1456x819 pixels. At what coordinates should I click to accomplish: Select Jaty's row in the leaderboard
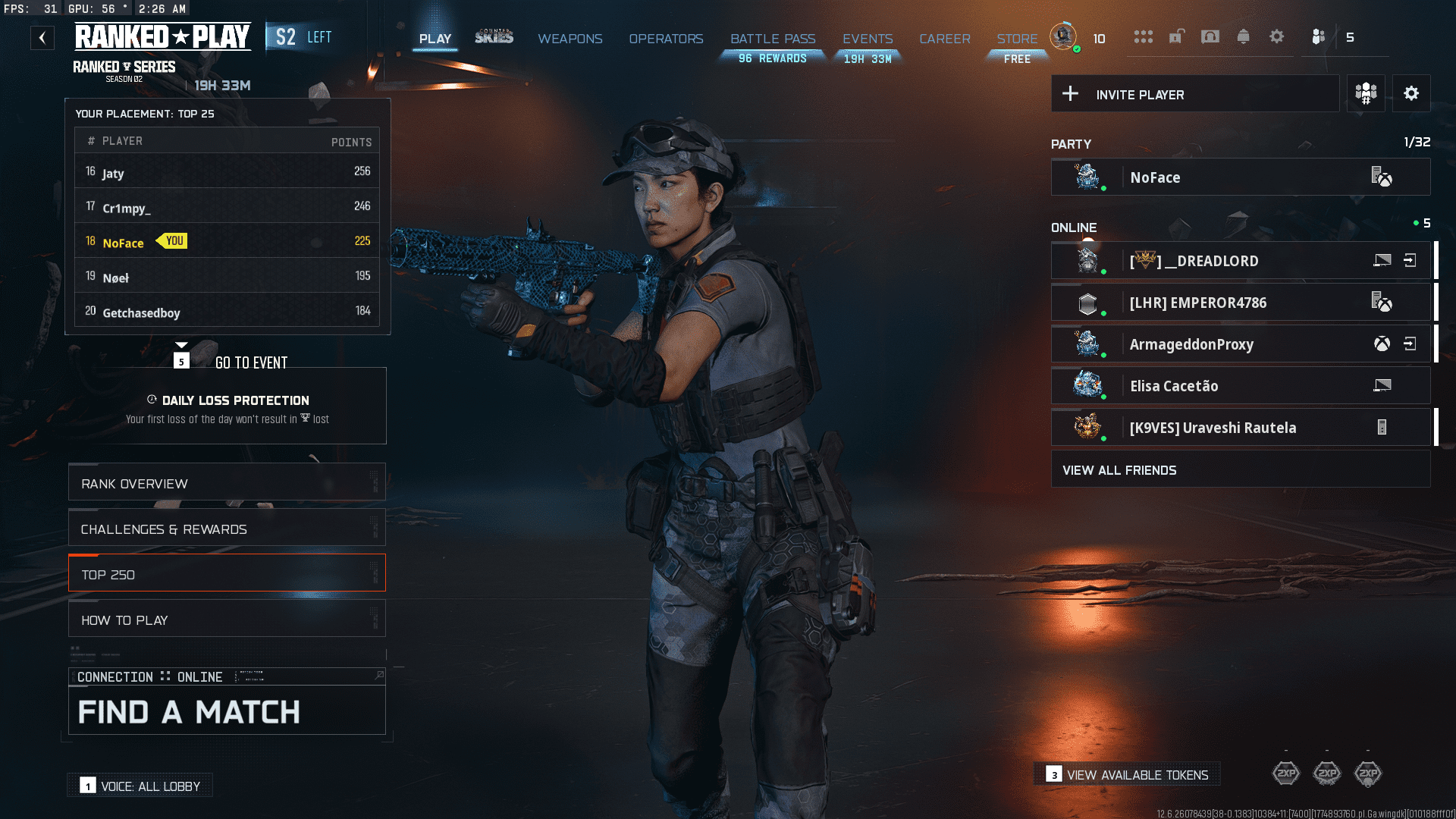coord(227,172)
